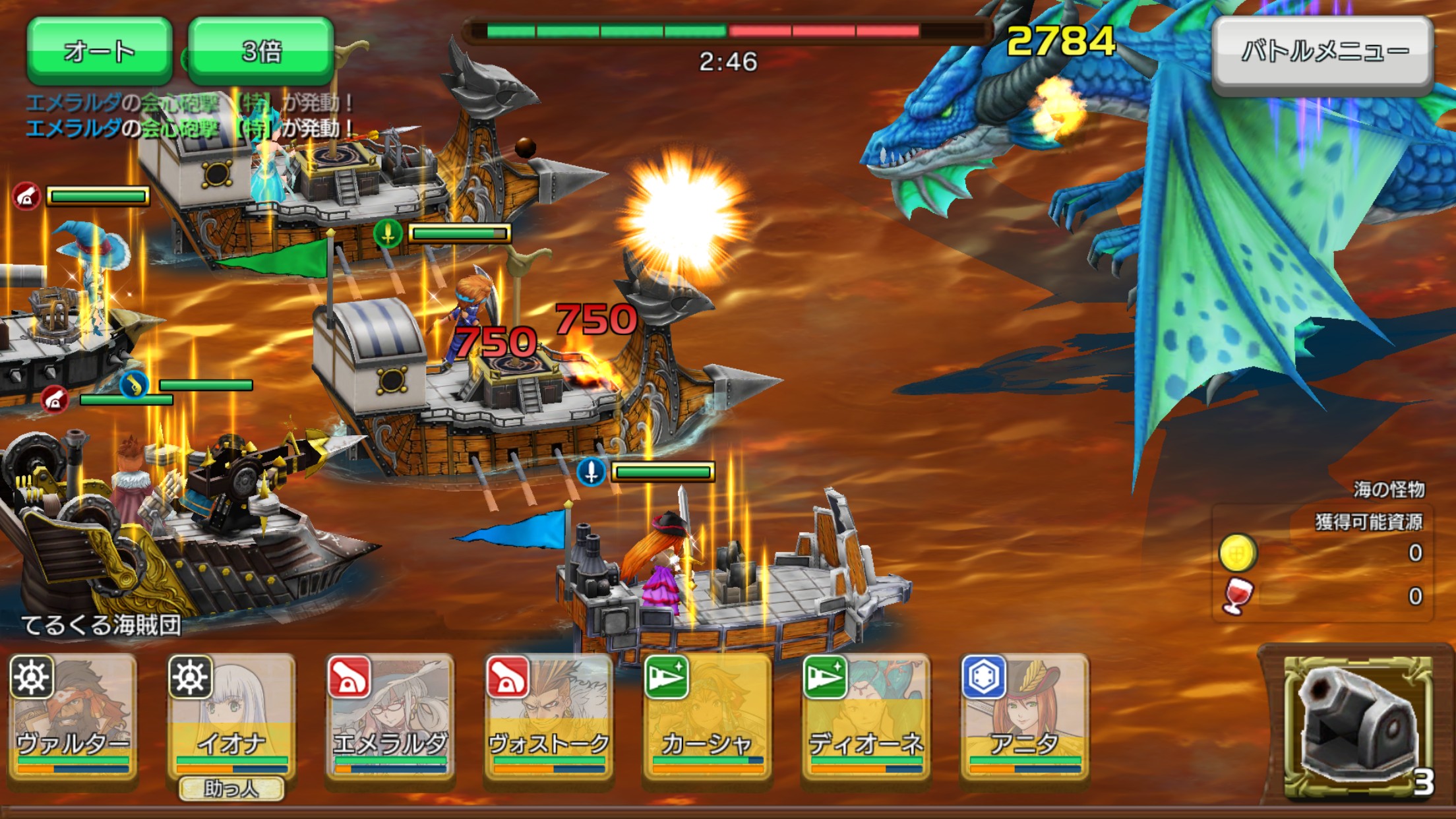The height and width of the screenshot is (819, 1456).
Task: Select the ヴァルター character card
Action: pos(73,717)
